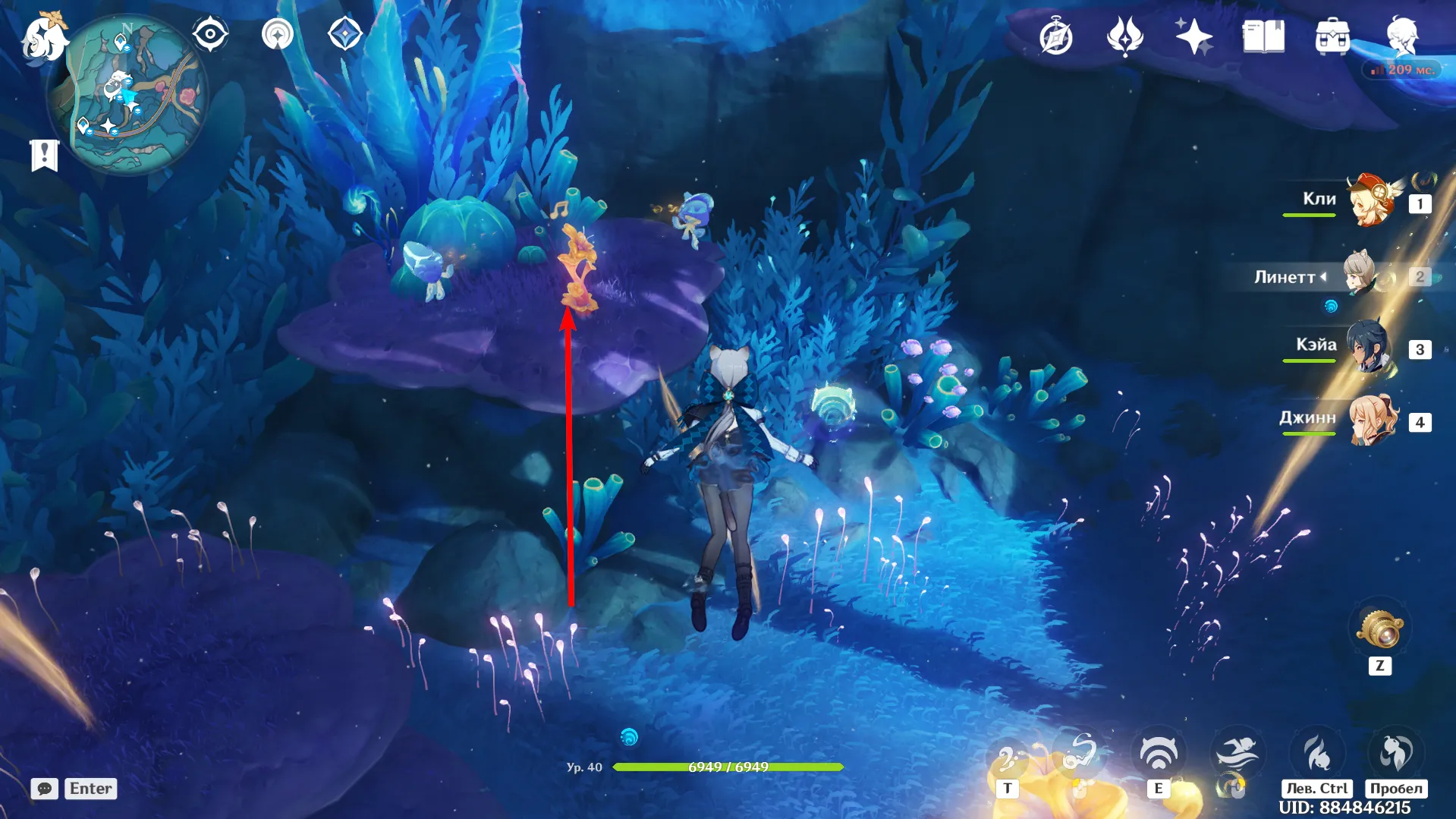Open the wish sparkle star icon
Viewport: 1456px width, 819px height.
click(x=1193, y=36)
